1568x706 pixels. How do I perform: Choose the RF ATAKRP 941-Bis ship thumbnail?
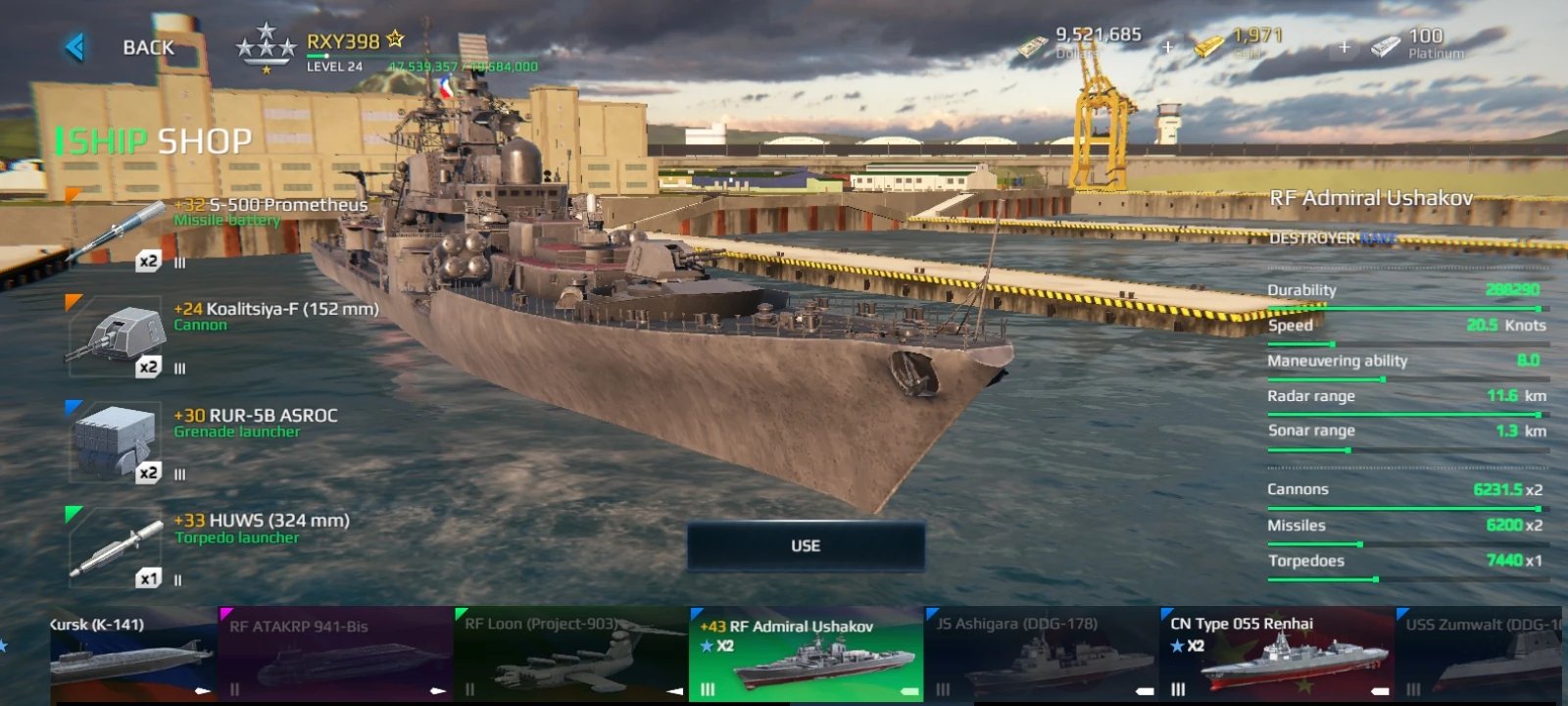pos(335,654)
